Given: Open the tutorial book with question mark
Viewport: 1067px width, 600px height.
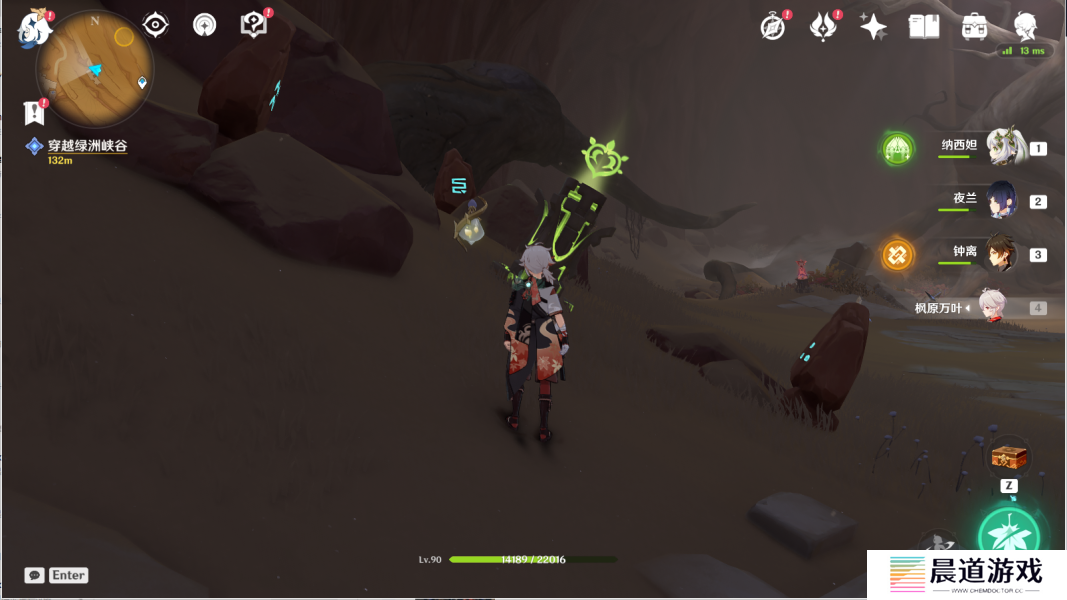Looking at the screenshot, I should click(x=254, y=25).
